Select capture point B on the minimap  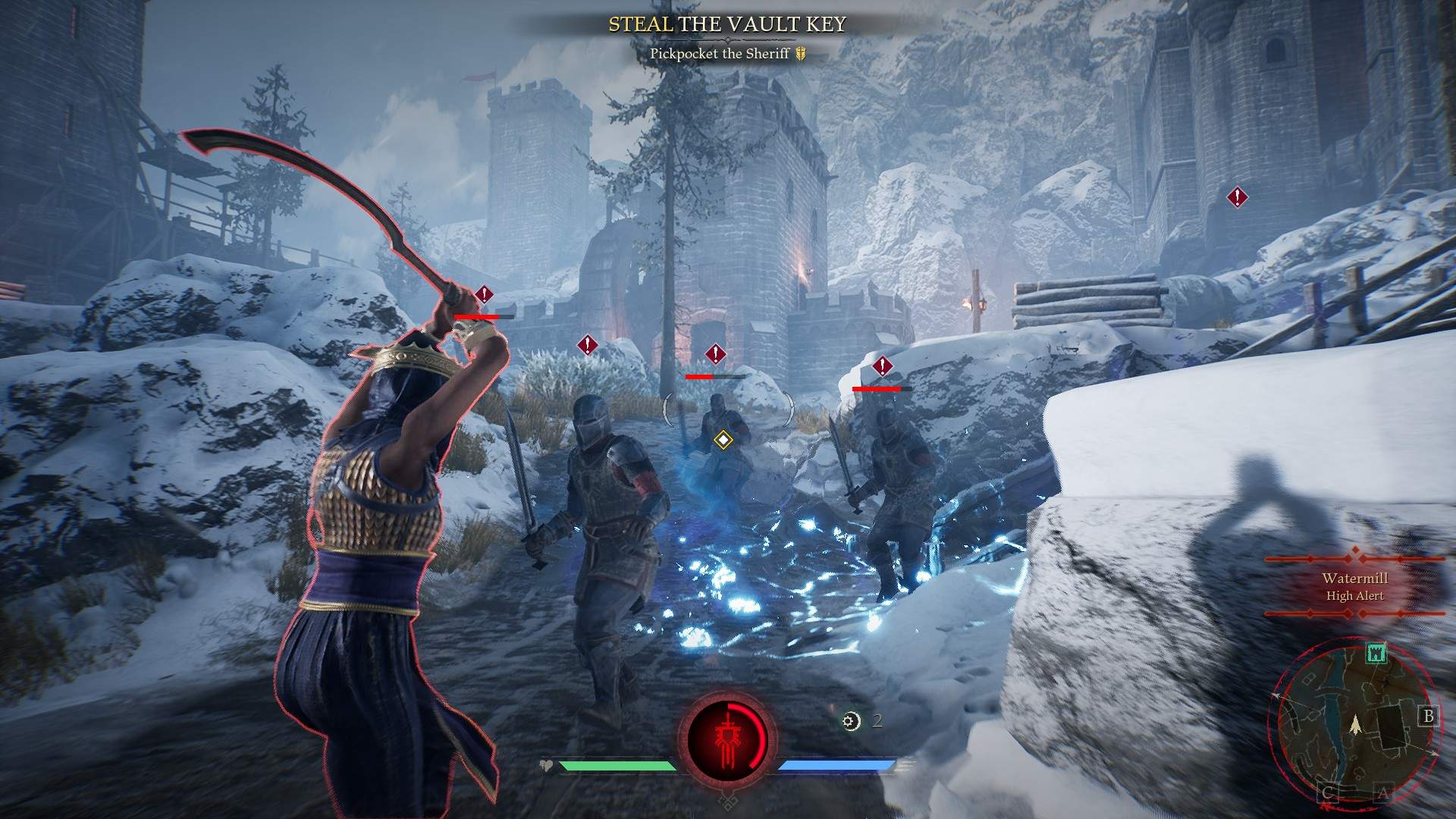tap(1429, 716)
